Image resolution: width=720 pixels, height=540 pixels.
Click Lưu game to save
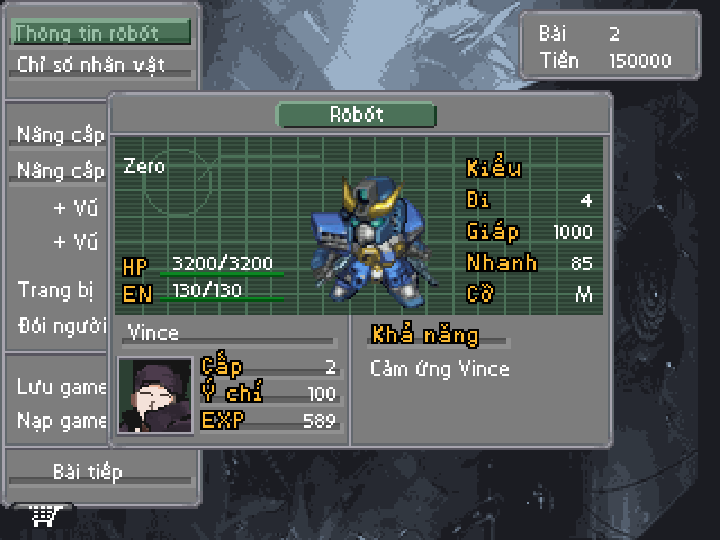61,387
